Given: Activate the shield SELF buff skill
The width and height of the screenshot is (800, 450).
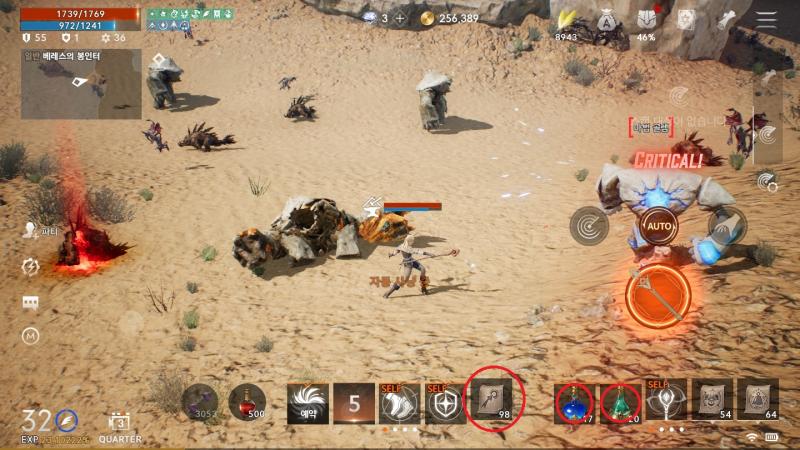Looking at the screenshot, I should (x=445, y=402).
